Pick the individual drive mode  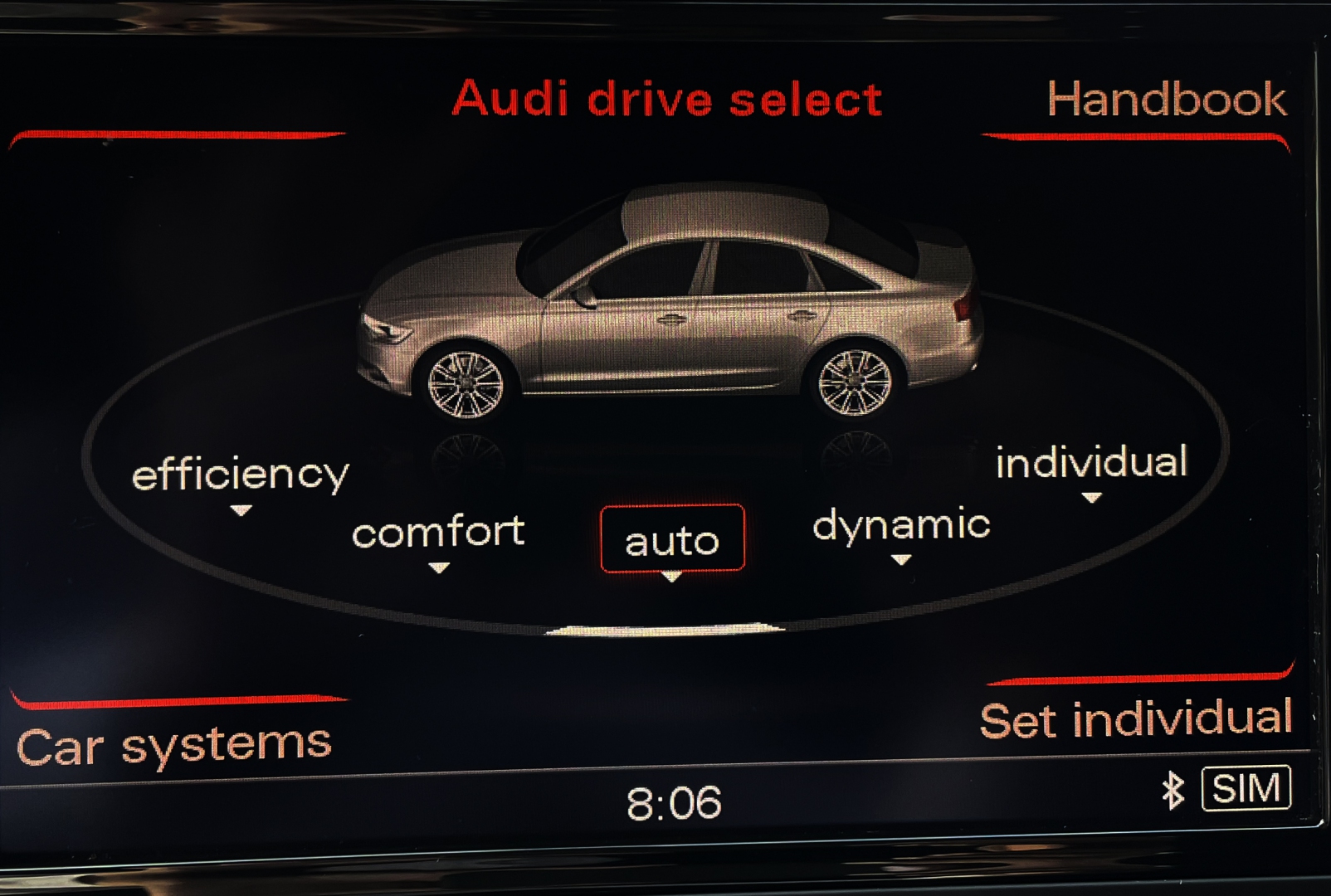(1091, 462)
